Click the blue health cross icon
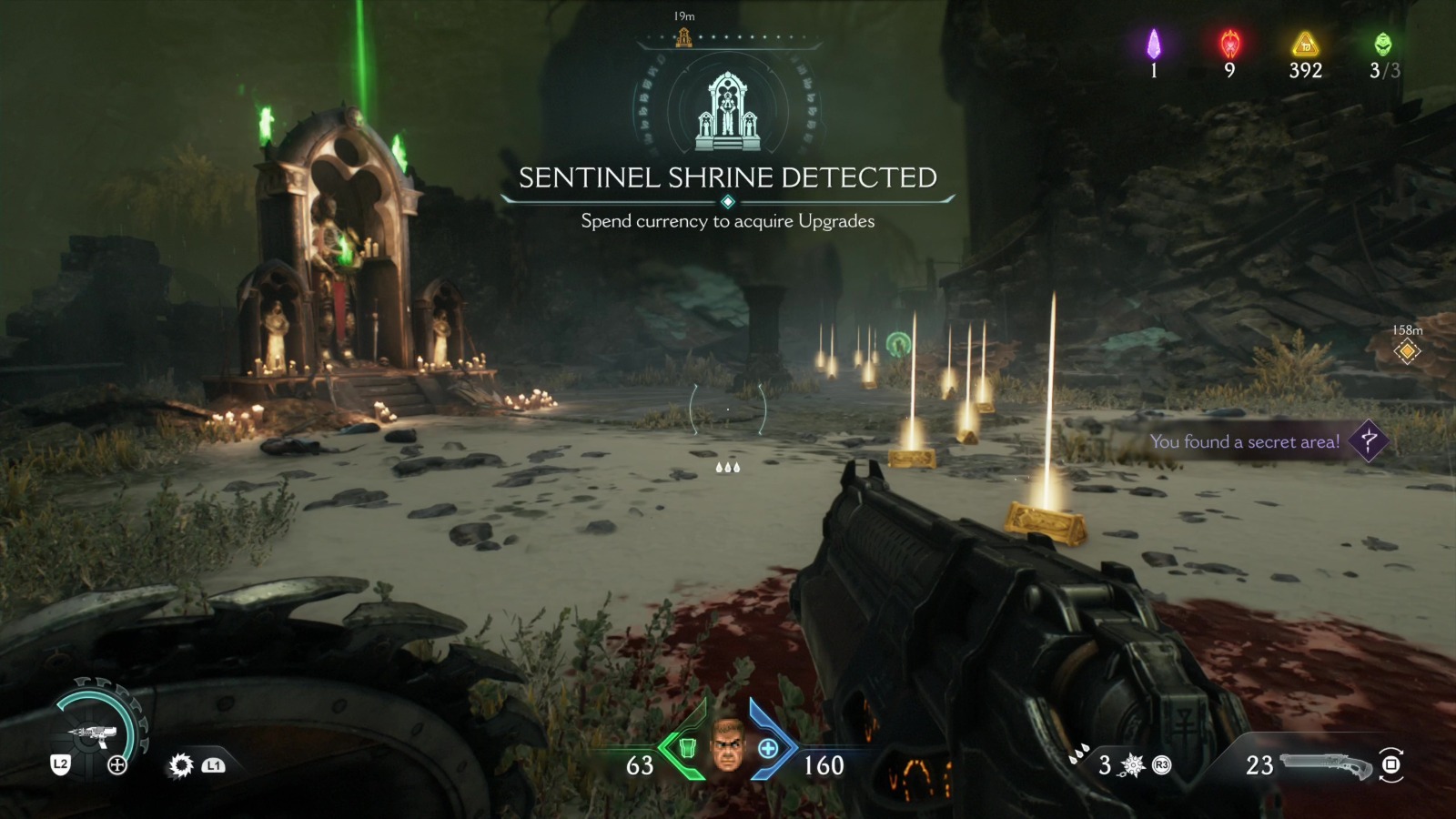This screenshot has height=819, width=1456. pos(768,748)
